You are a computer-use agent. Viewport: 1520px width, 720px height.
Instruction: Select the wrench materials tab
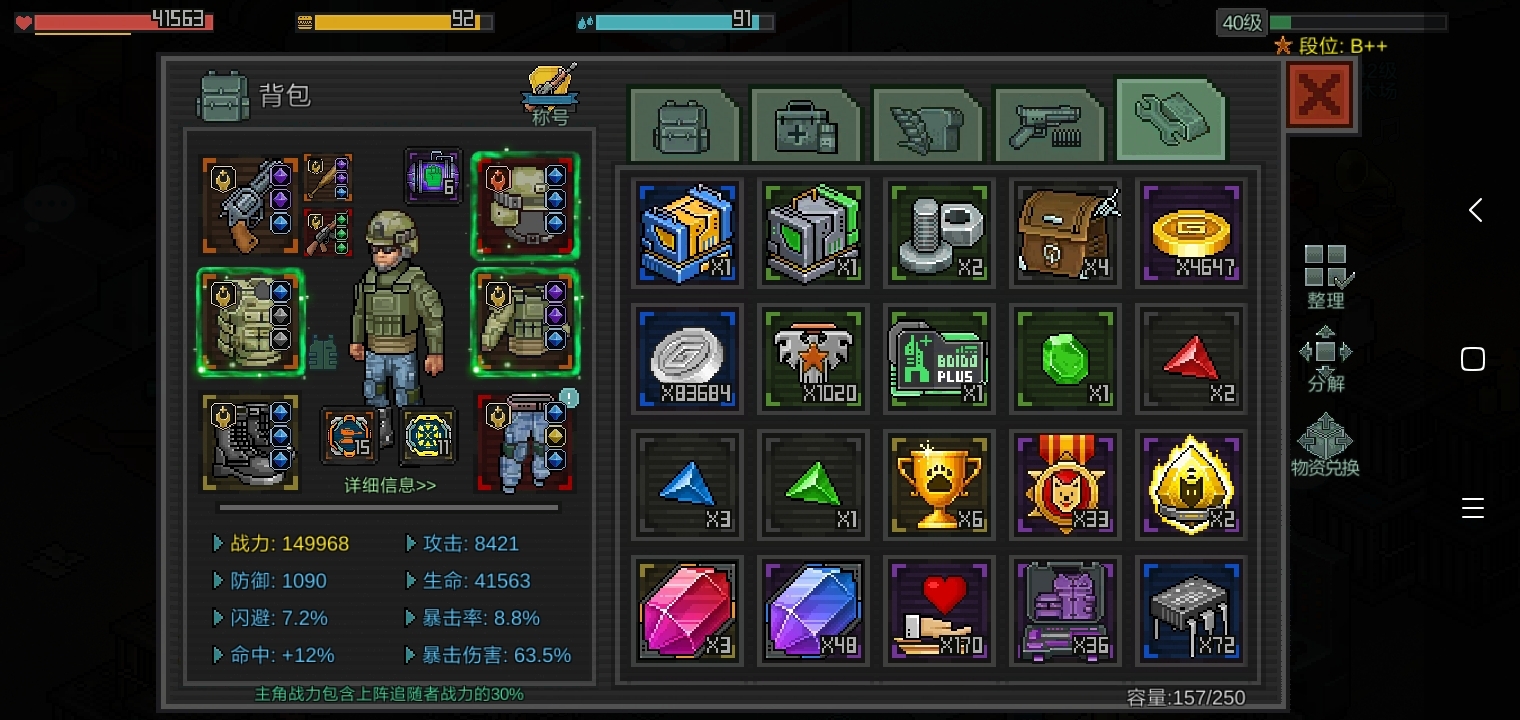point(1170,121)
